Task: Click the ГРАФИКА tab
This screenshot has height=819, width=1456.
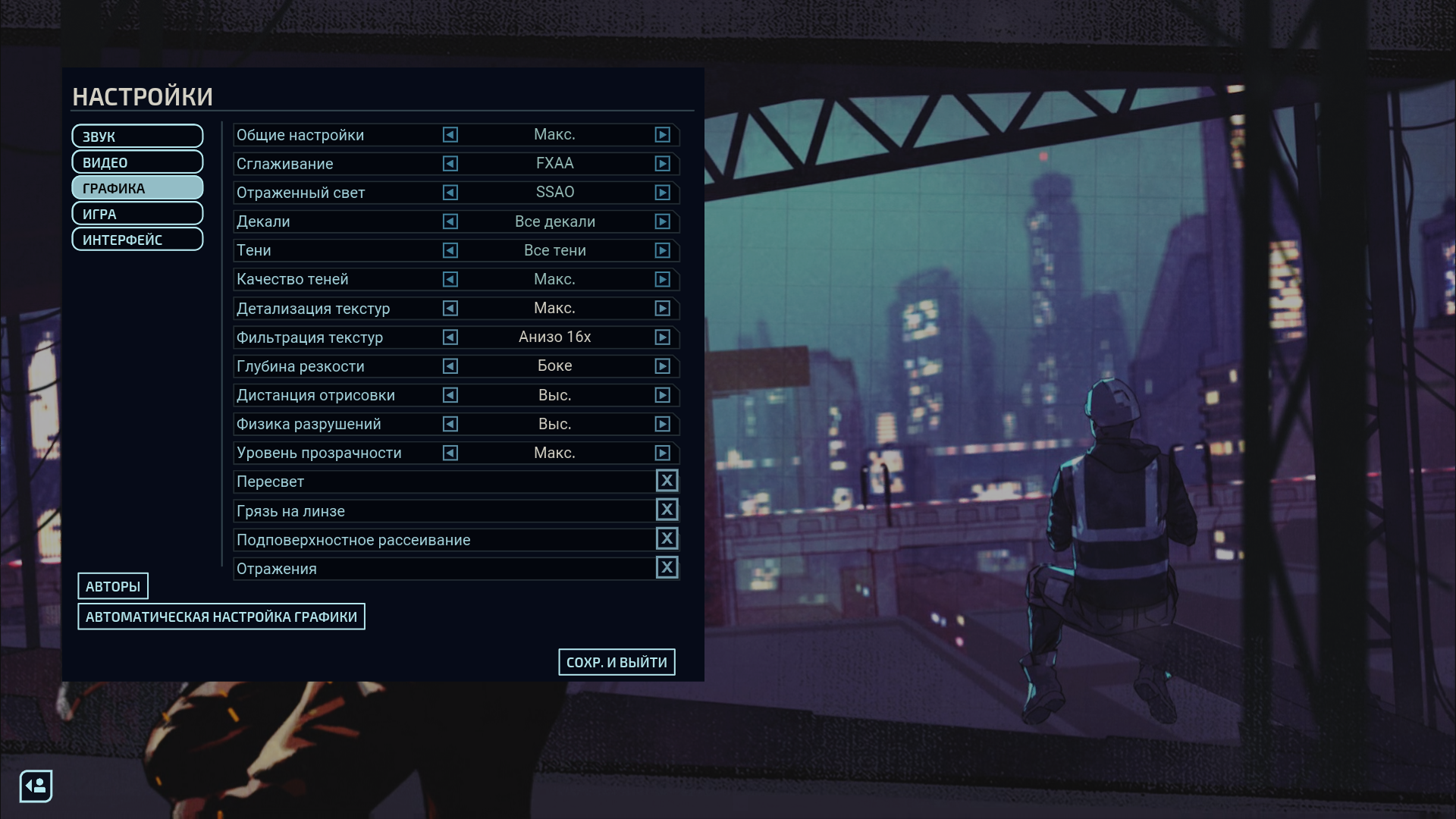Action: (x=137, y=188)
